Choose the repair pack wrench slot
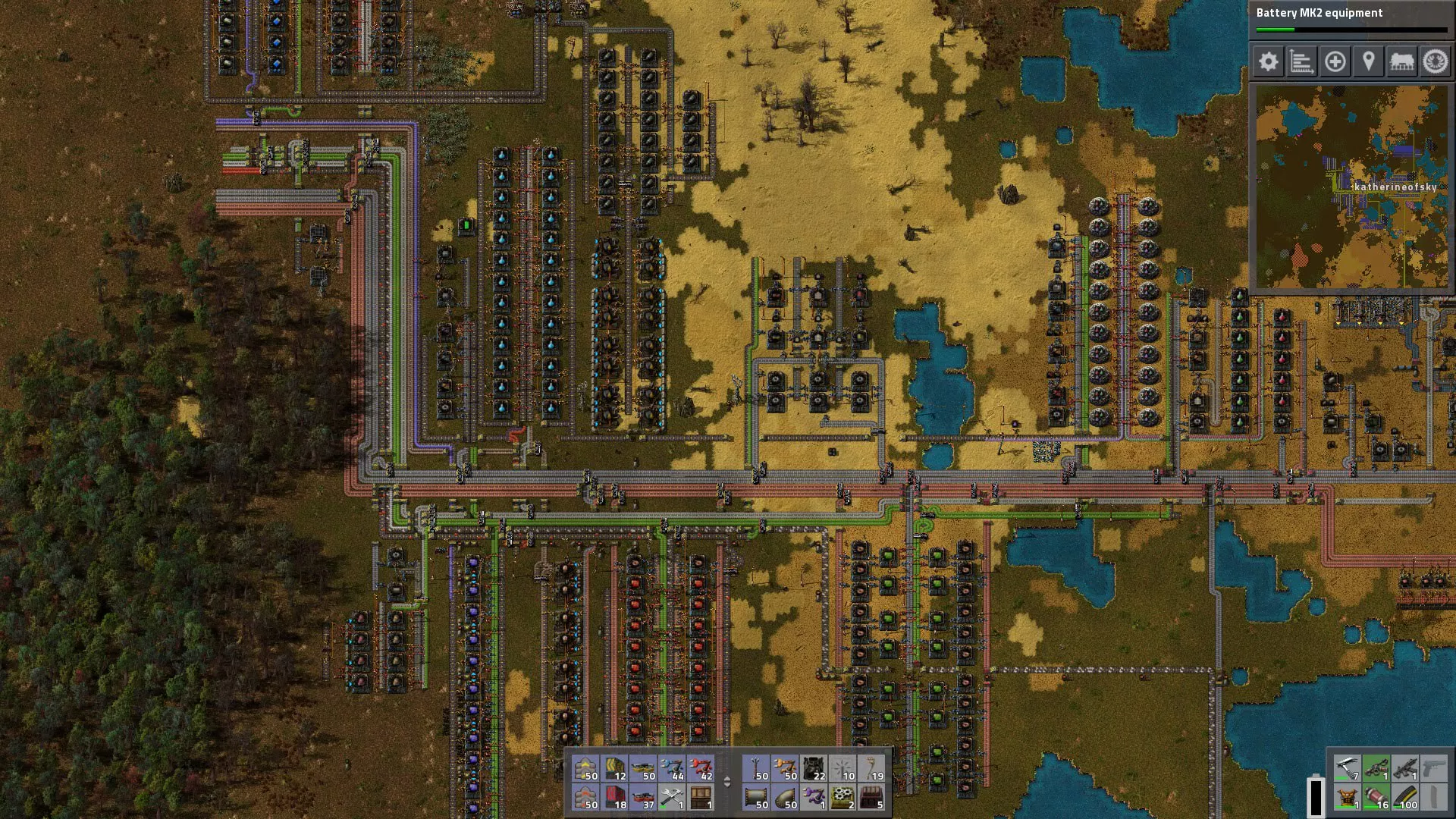This screenshot has width=1456, height=819. 673,798
